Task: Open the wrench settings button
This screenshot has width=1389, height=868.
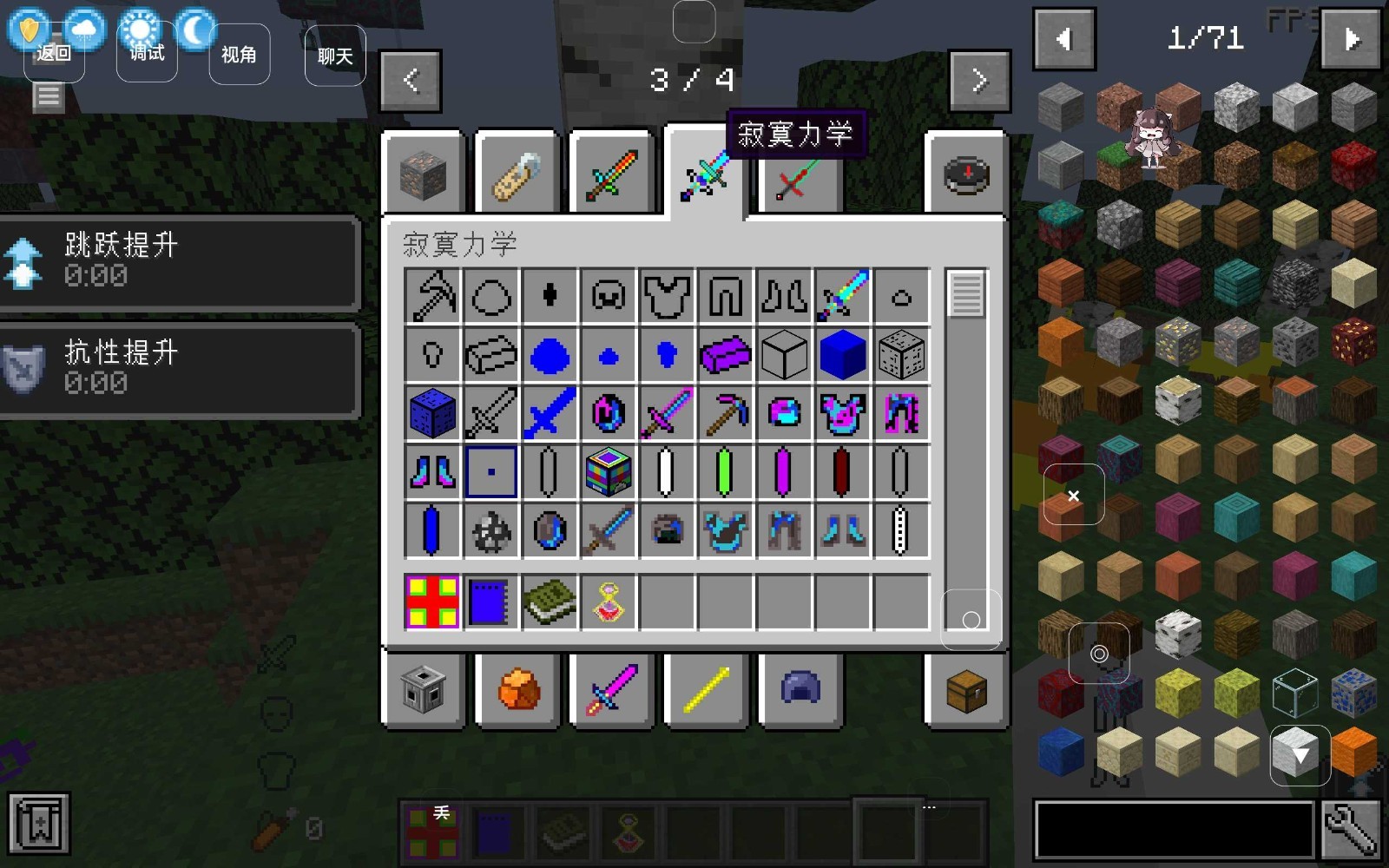Action: pos(1351,830)
